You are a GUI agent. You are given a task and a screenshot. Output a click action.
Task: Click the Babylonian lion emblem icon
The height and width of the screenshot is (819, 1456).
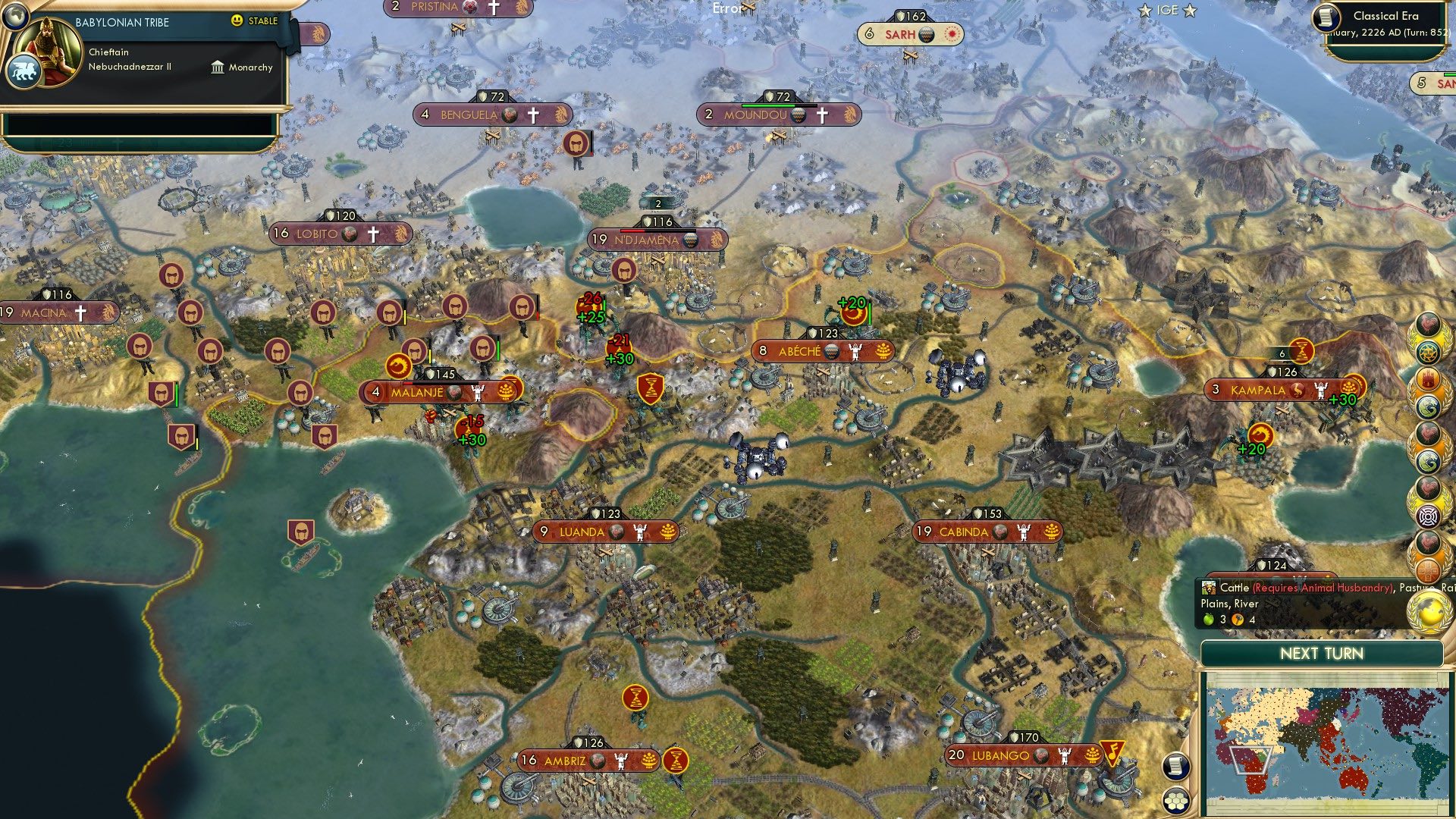pos(24,71)
